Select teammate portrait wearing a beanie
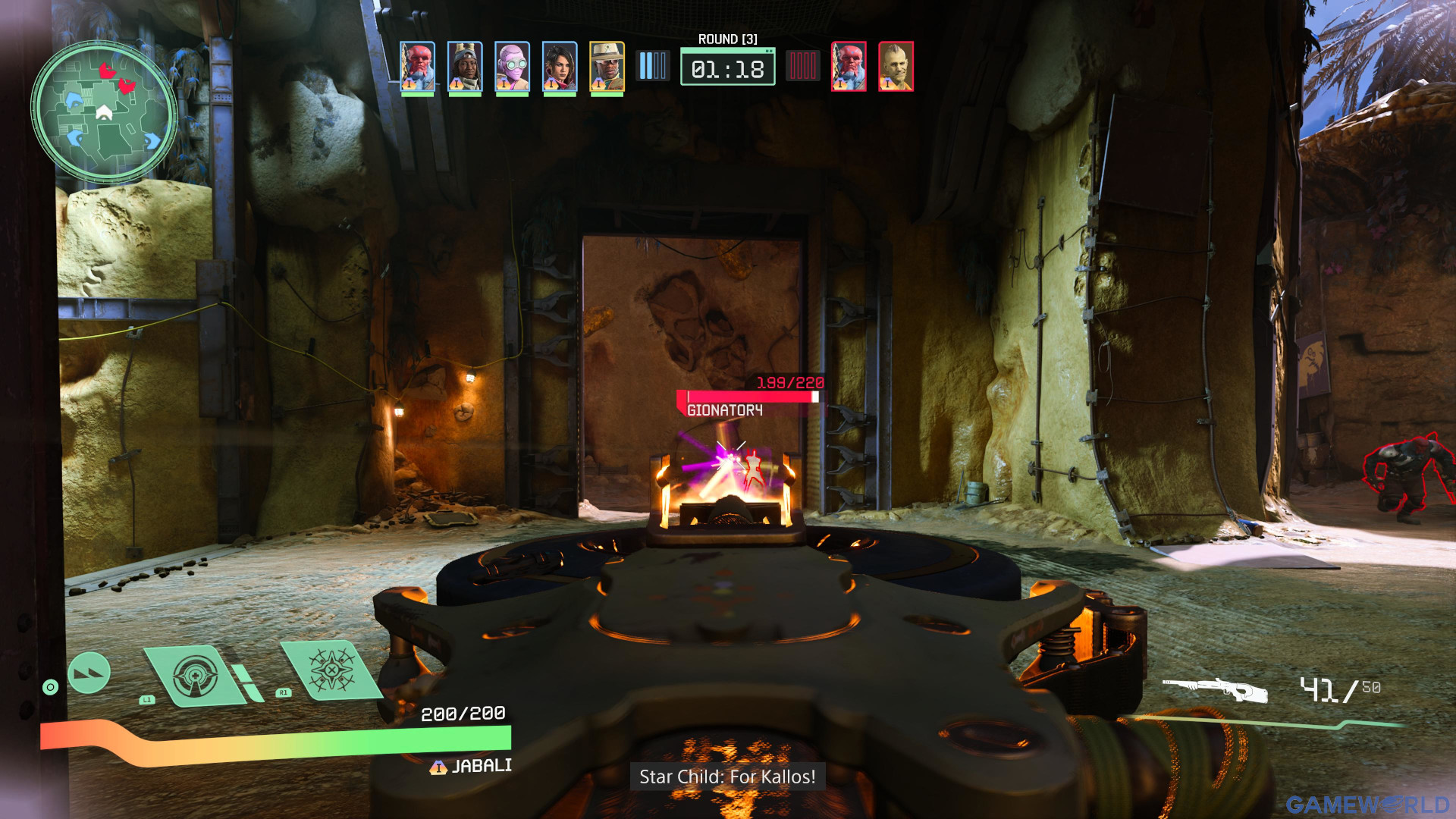 (465, 67)
